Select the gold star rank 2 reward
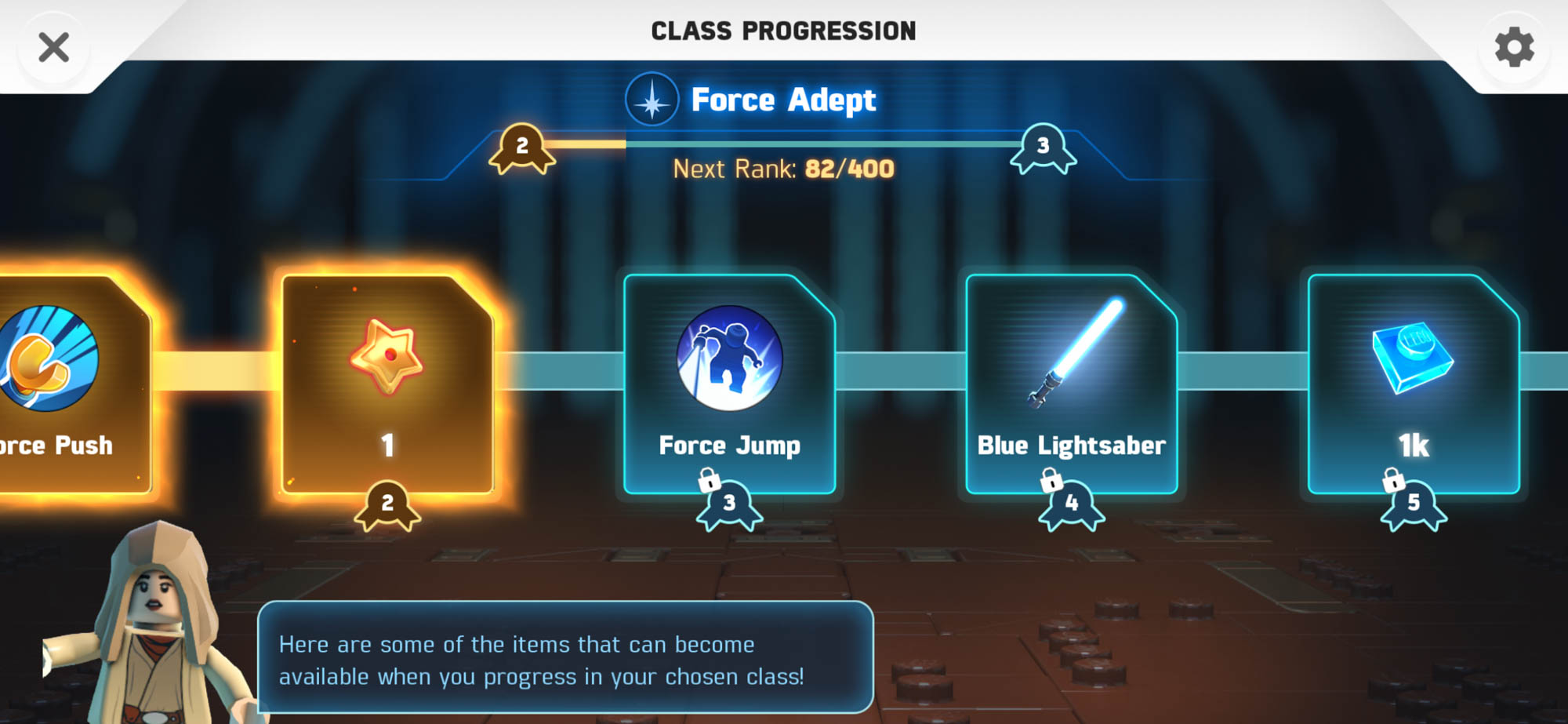This screenshot has width=1568, height=724. 387,384
